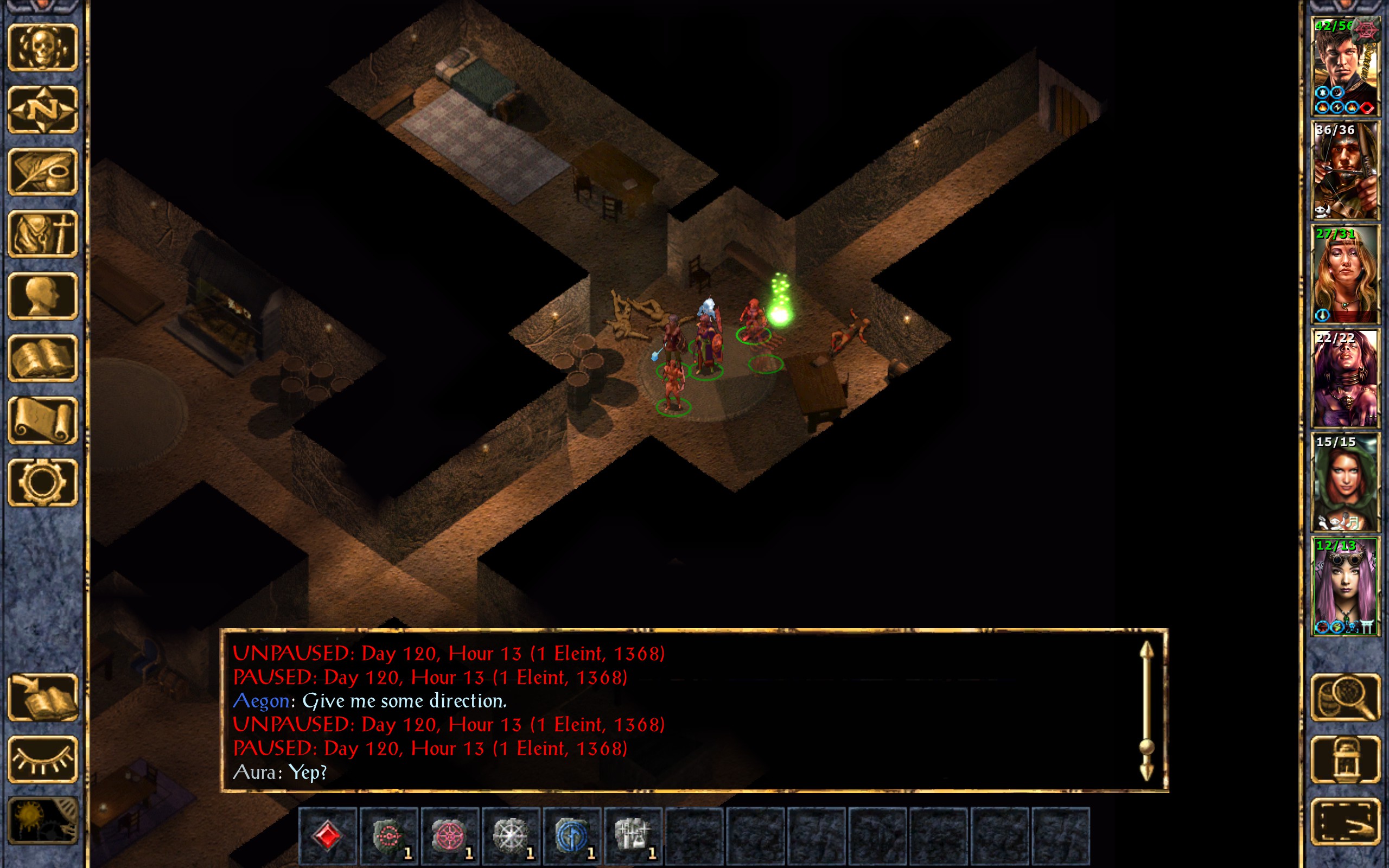Open the inventory armor and sword button

tap(43, 234)
